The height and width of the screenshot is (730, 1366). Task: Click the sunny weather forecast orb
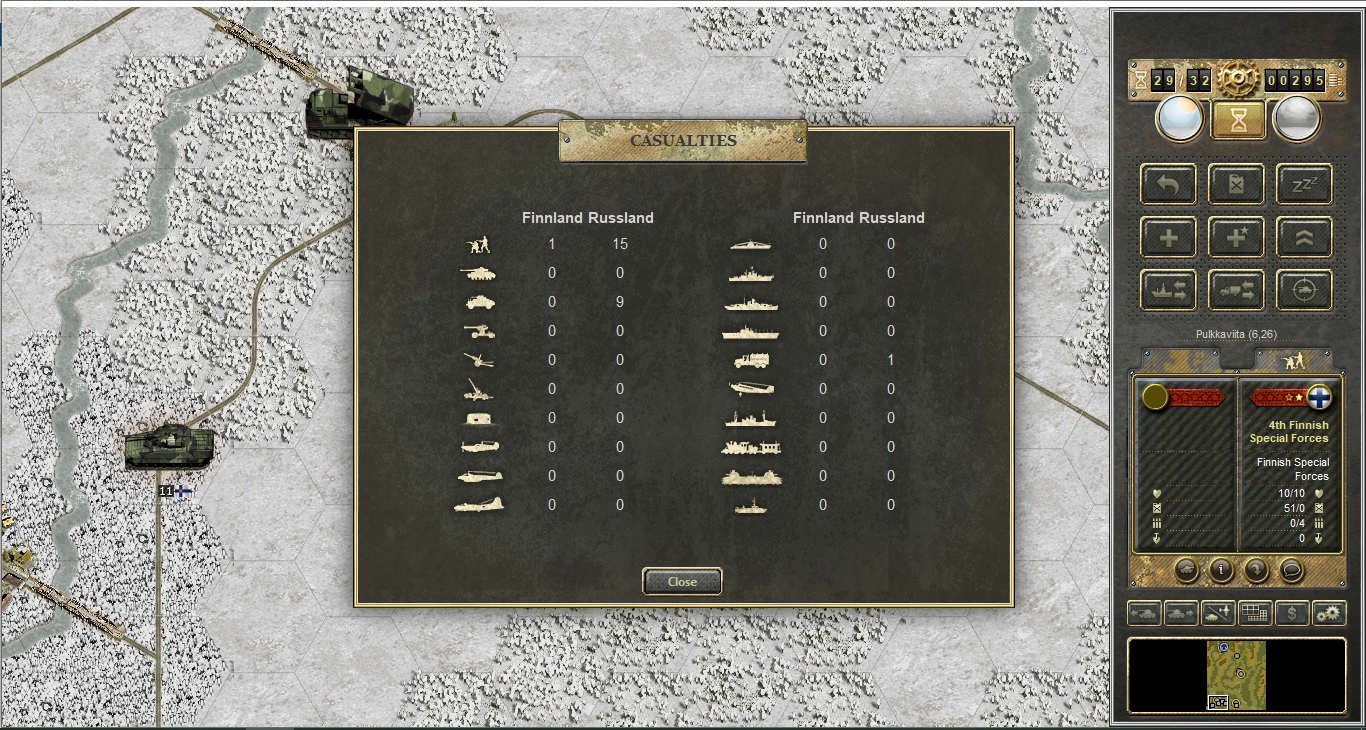click(1180, 119)
